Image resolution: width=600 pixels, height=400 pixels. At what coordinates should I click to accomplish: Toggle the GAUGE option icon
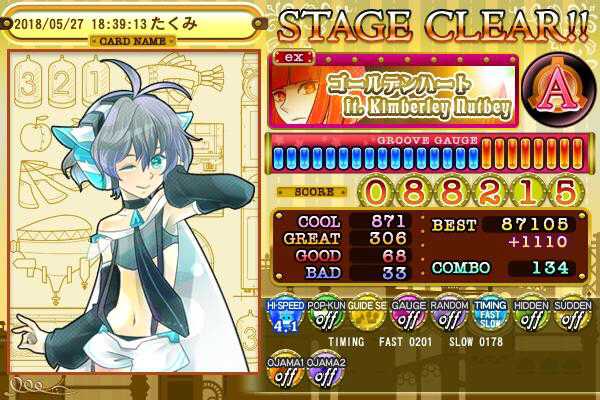click(408, 317)
